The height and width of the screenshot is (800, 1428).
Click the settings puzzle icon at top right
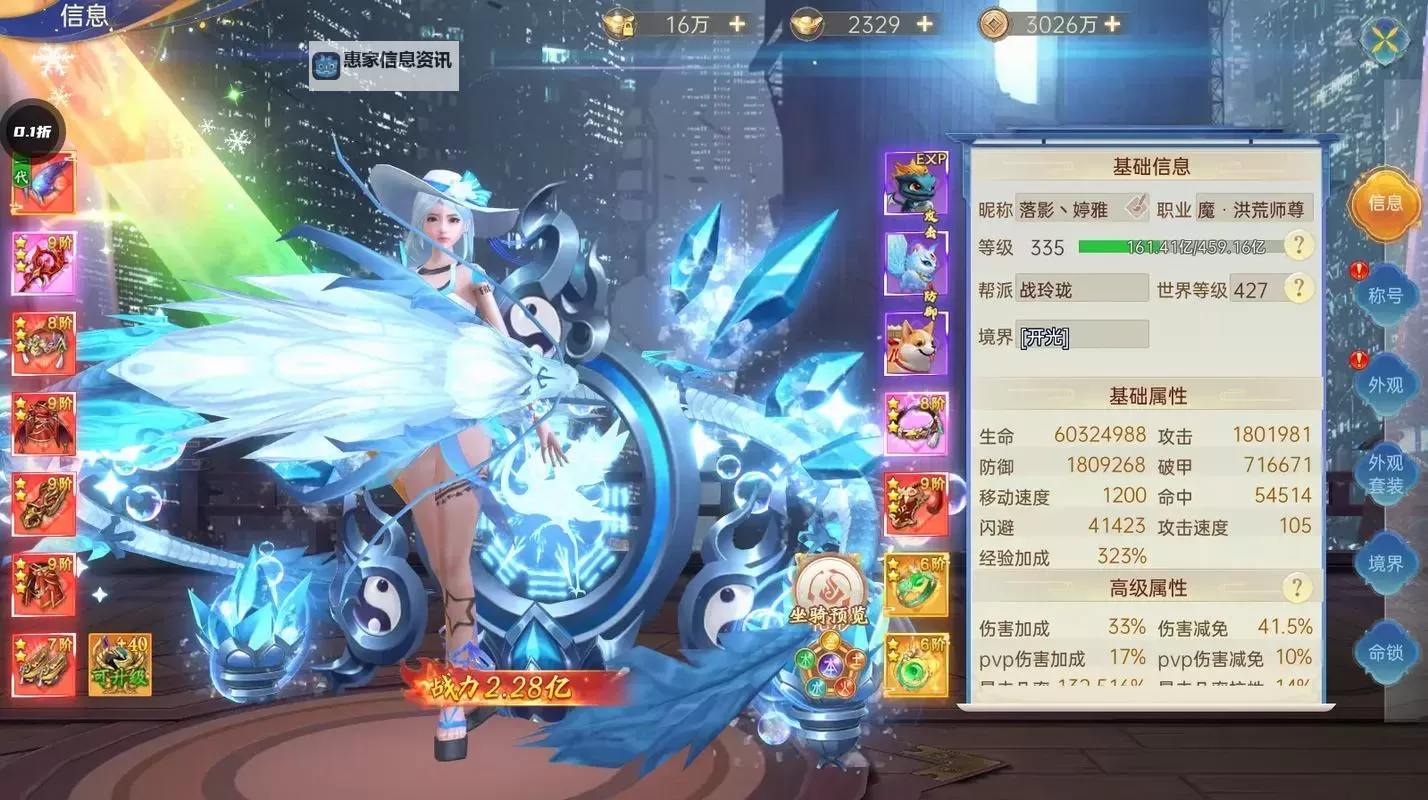1383,42
